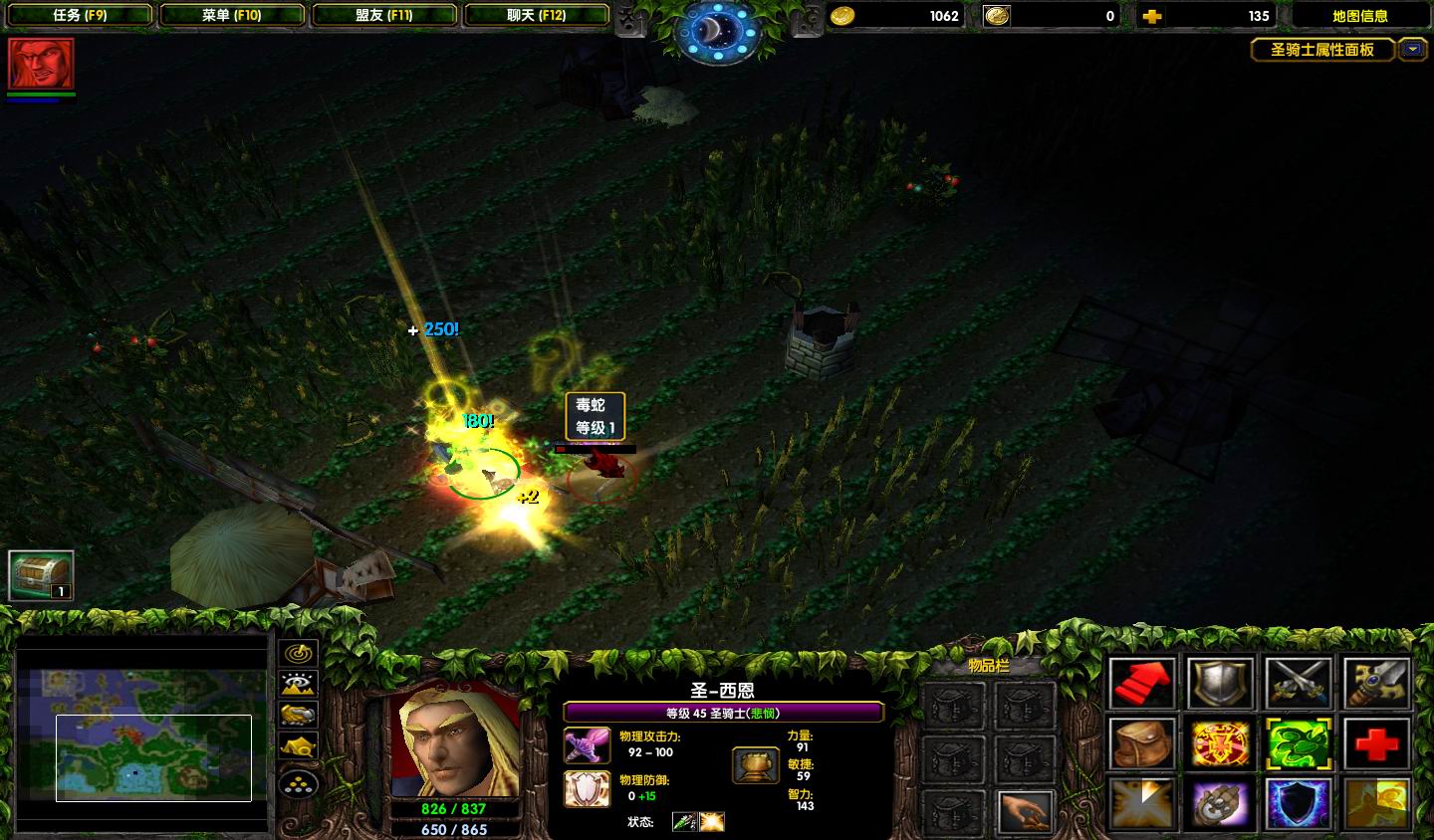
Task: Click the golden rune crest skill icon
Action: coord(1220,743)
